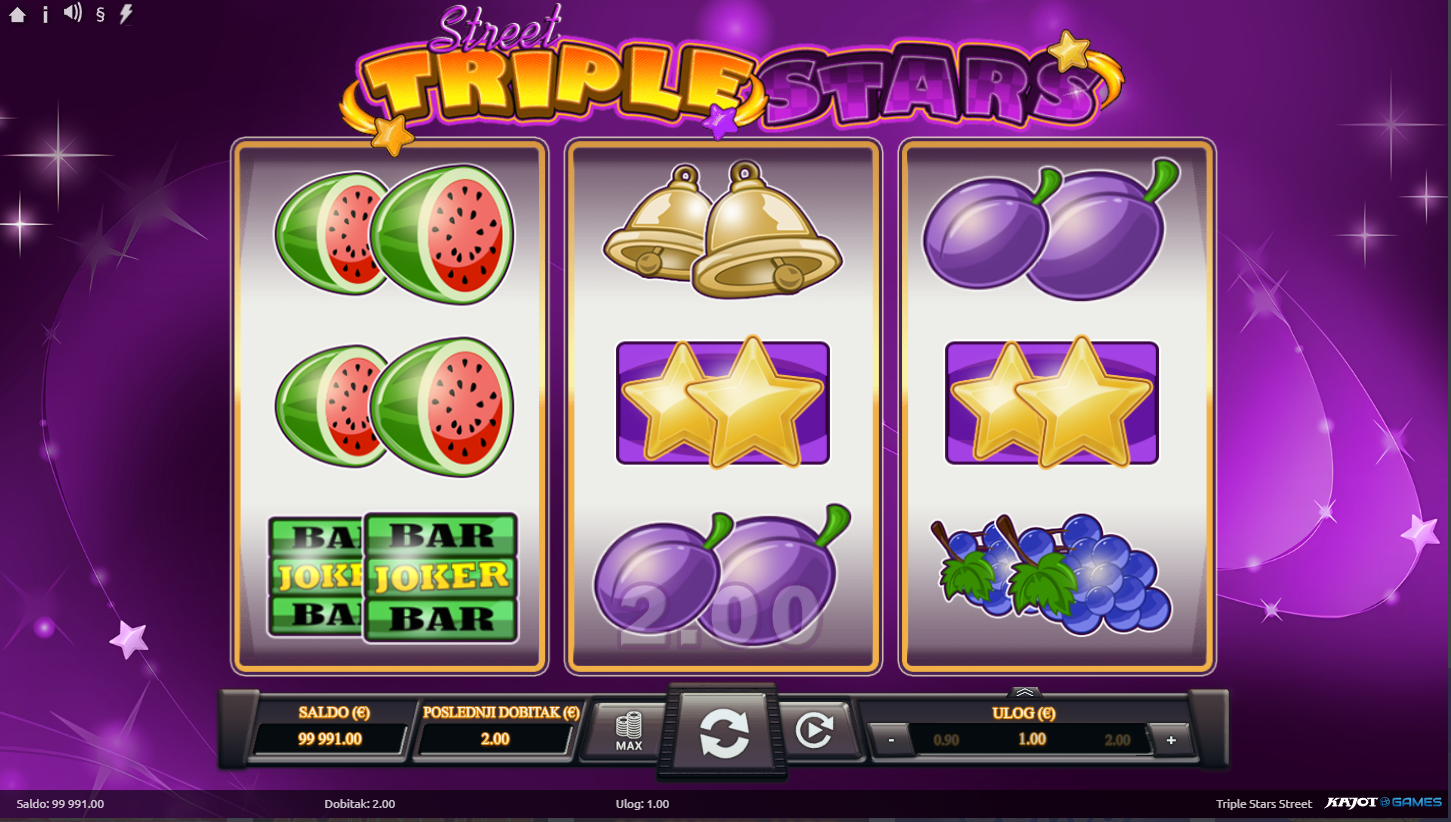
Task: Open the game info icon
Action: click(45, 15)
